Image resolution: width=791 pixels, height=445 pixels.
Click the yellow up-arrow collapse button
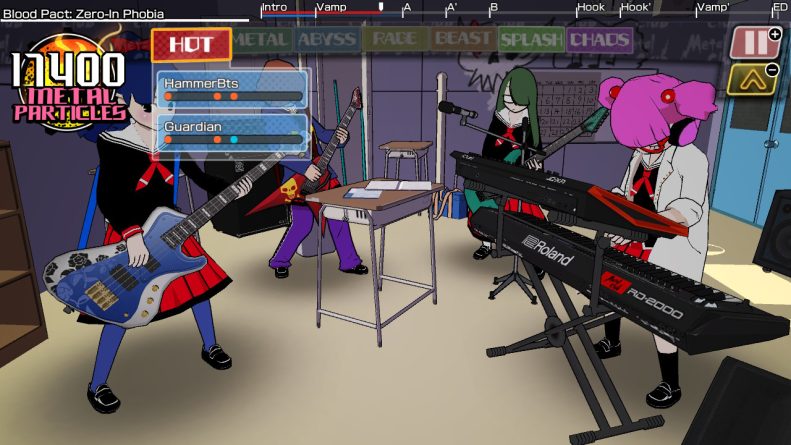(x=750, y=78)
